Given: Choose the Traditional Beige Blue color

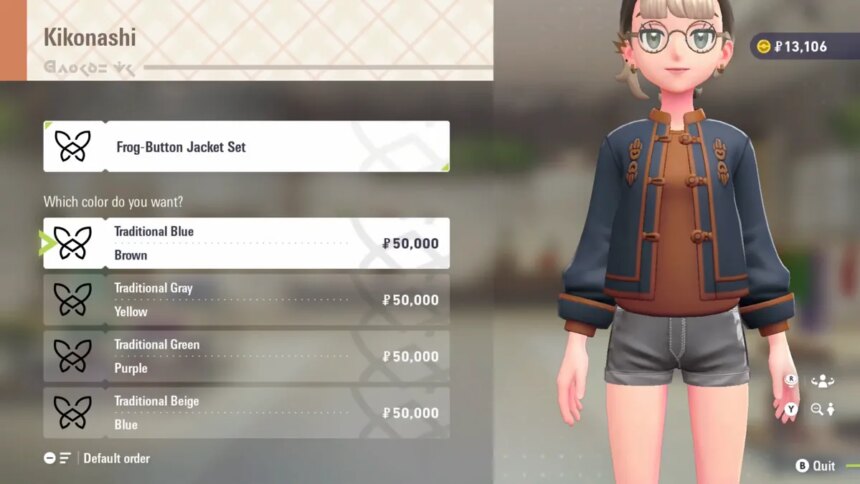Looking at the screenshot, I should point(246,413).
